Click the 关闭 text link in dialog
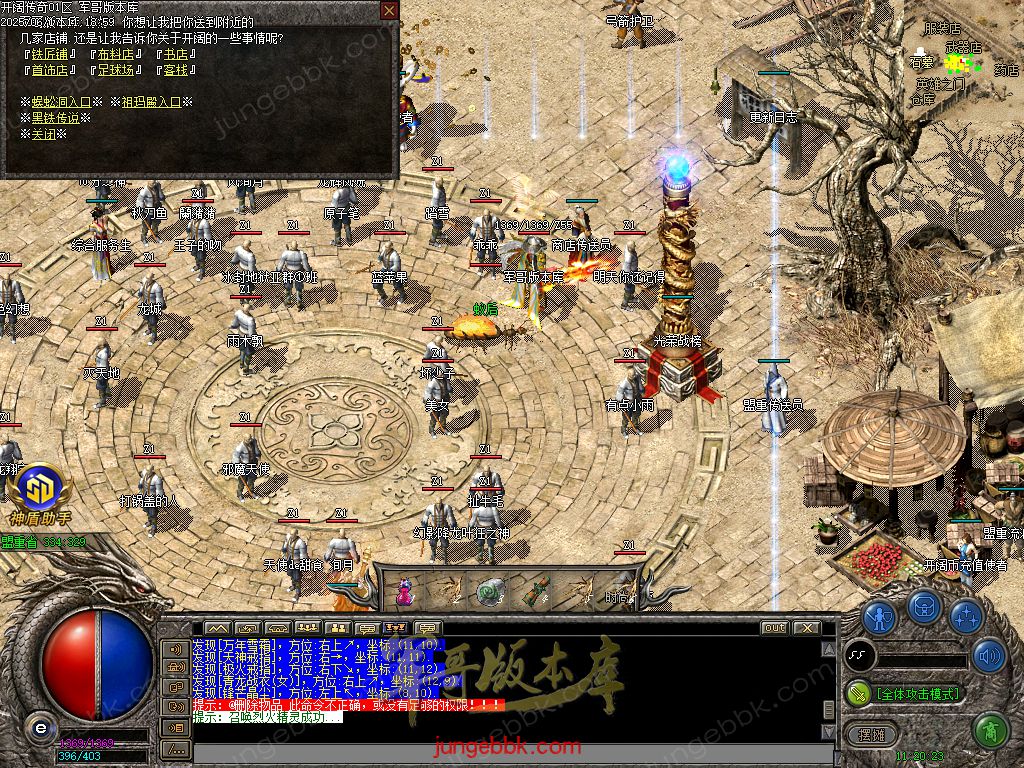Image resolution: width=1024 pixels, height=768 pixels. 44,134
